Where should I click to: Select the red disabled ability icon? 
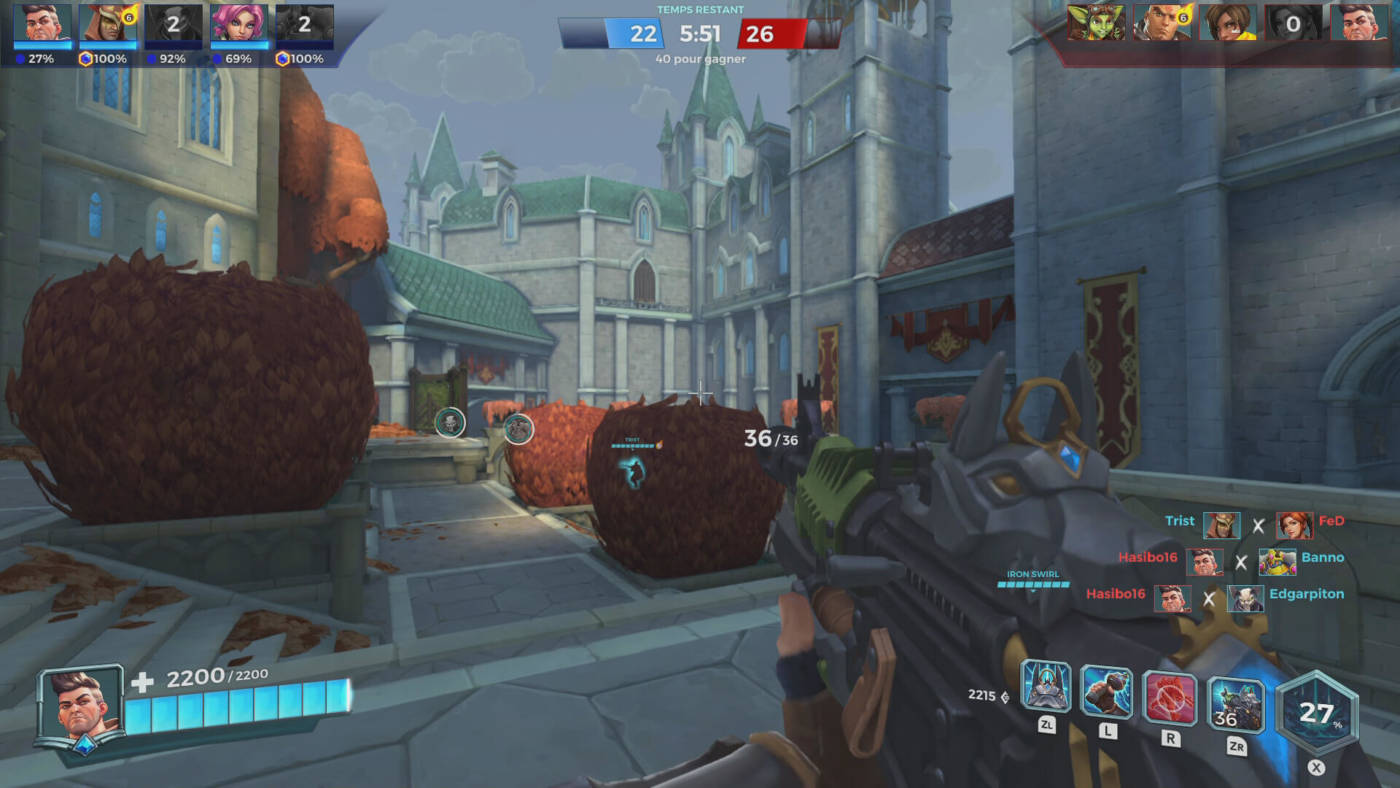click(x=1170, y=697)
